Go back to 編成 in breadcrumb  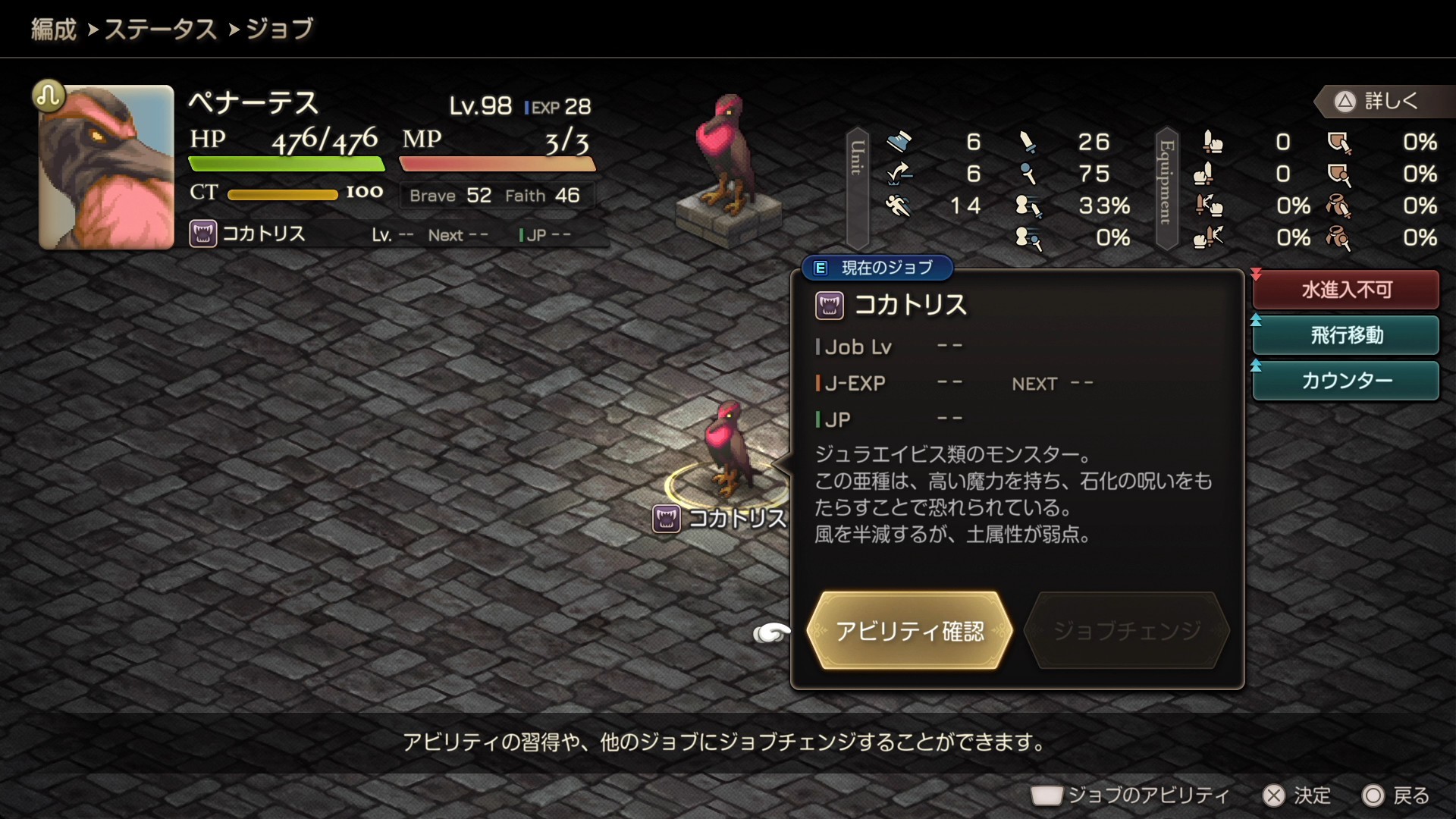pos(54,30)
